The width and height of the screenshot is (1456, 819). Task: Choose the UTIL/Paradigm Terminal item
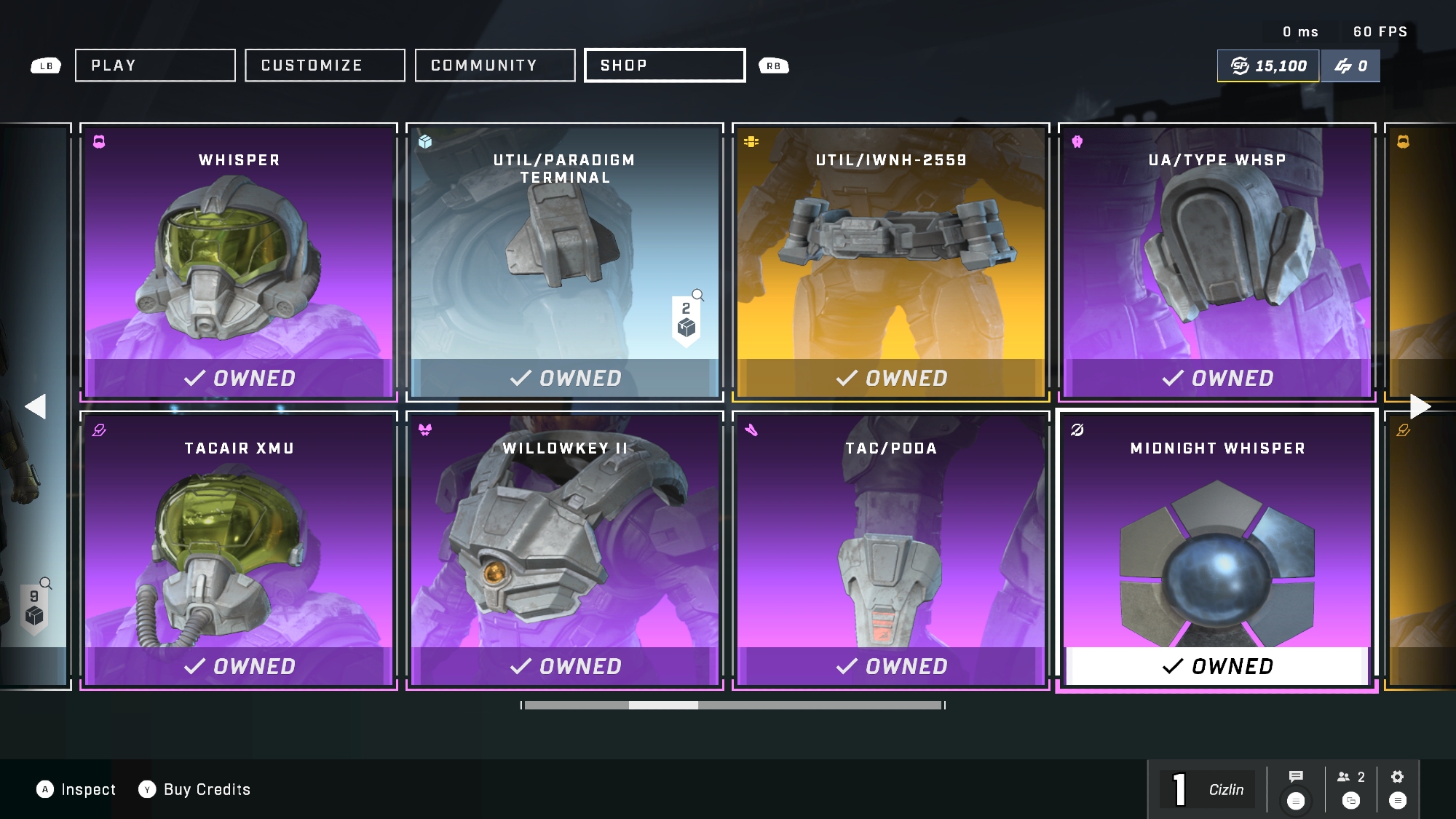point(565,262)
